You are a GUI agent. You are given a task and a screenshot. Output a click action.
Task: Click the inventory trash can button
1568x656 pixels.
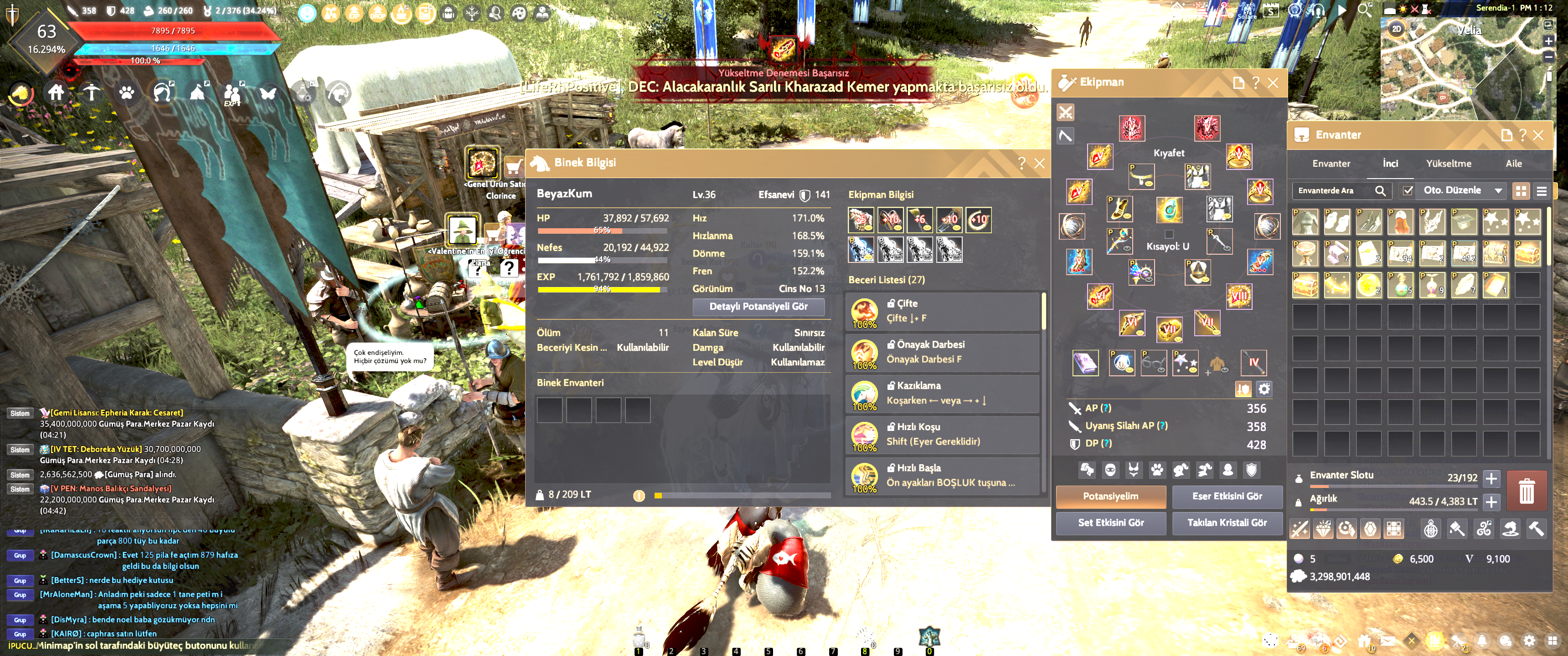click(x=1526, y=491)
